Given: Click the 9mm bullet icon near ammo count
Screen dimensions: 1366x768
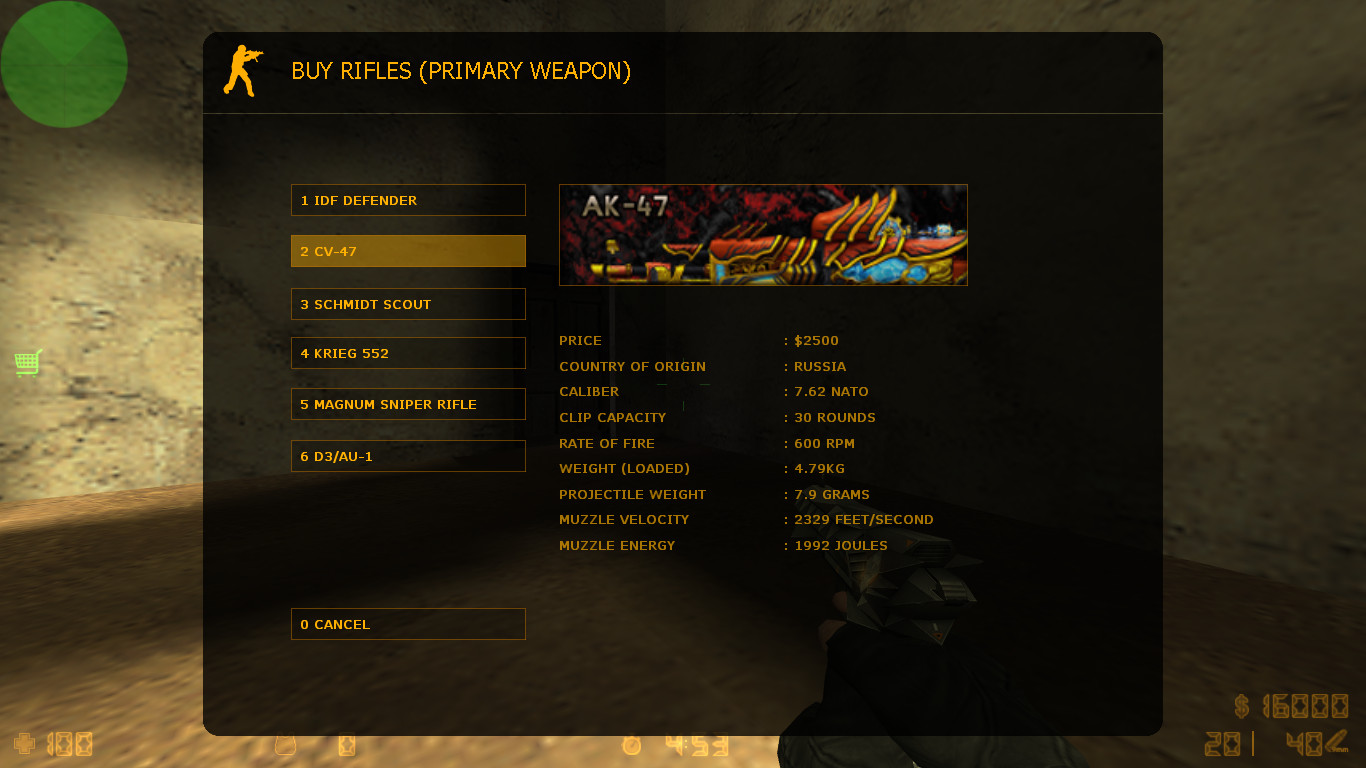Looking at the screenshot, I should click(x=1337, y=742).
